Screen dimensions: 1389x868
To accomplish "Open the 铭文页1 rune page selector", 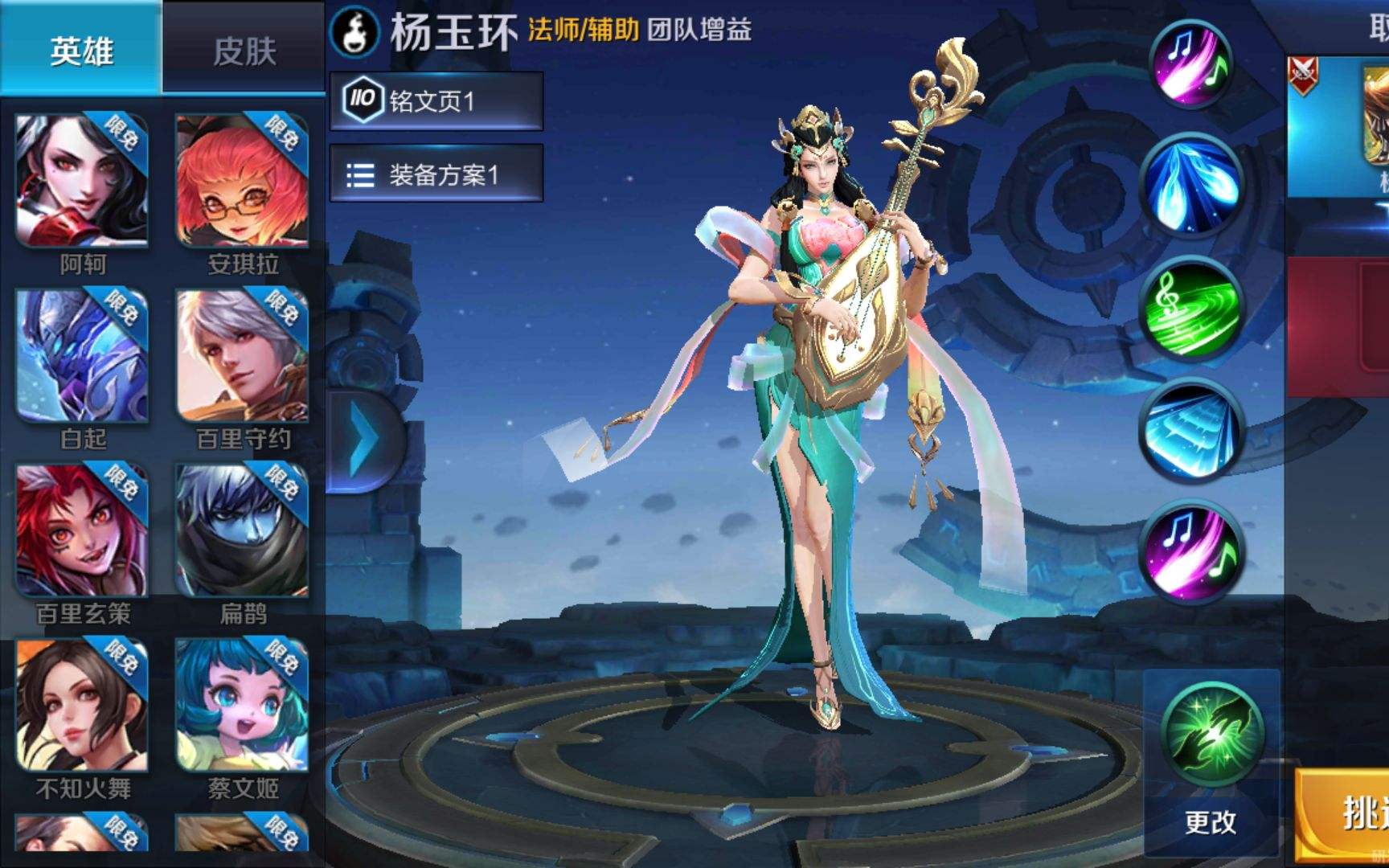I will point(436,100).
